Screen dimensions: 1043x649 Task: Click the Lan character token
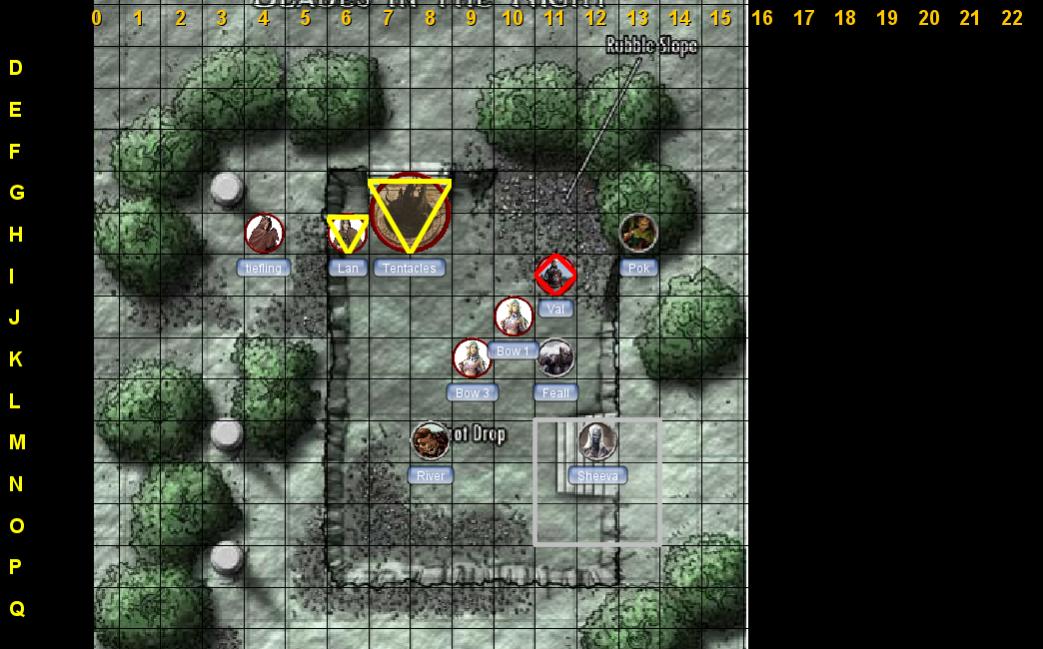coord(347,234)
